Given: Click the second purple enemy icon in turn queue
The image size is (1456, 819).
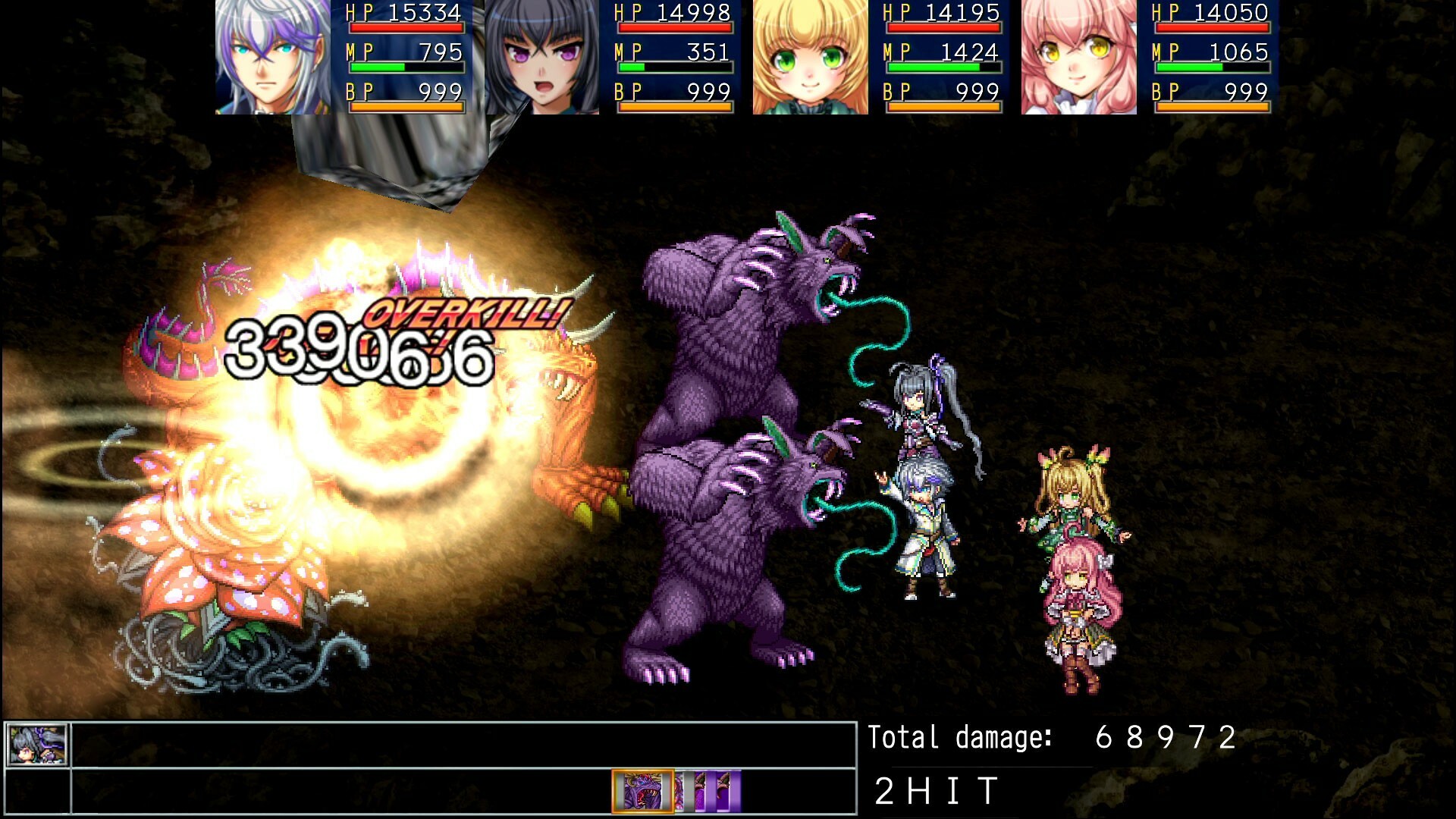Looking at the screenshot, I should coord(681,792).
